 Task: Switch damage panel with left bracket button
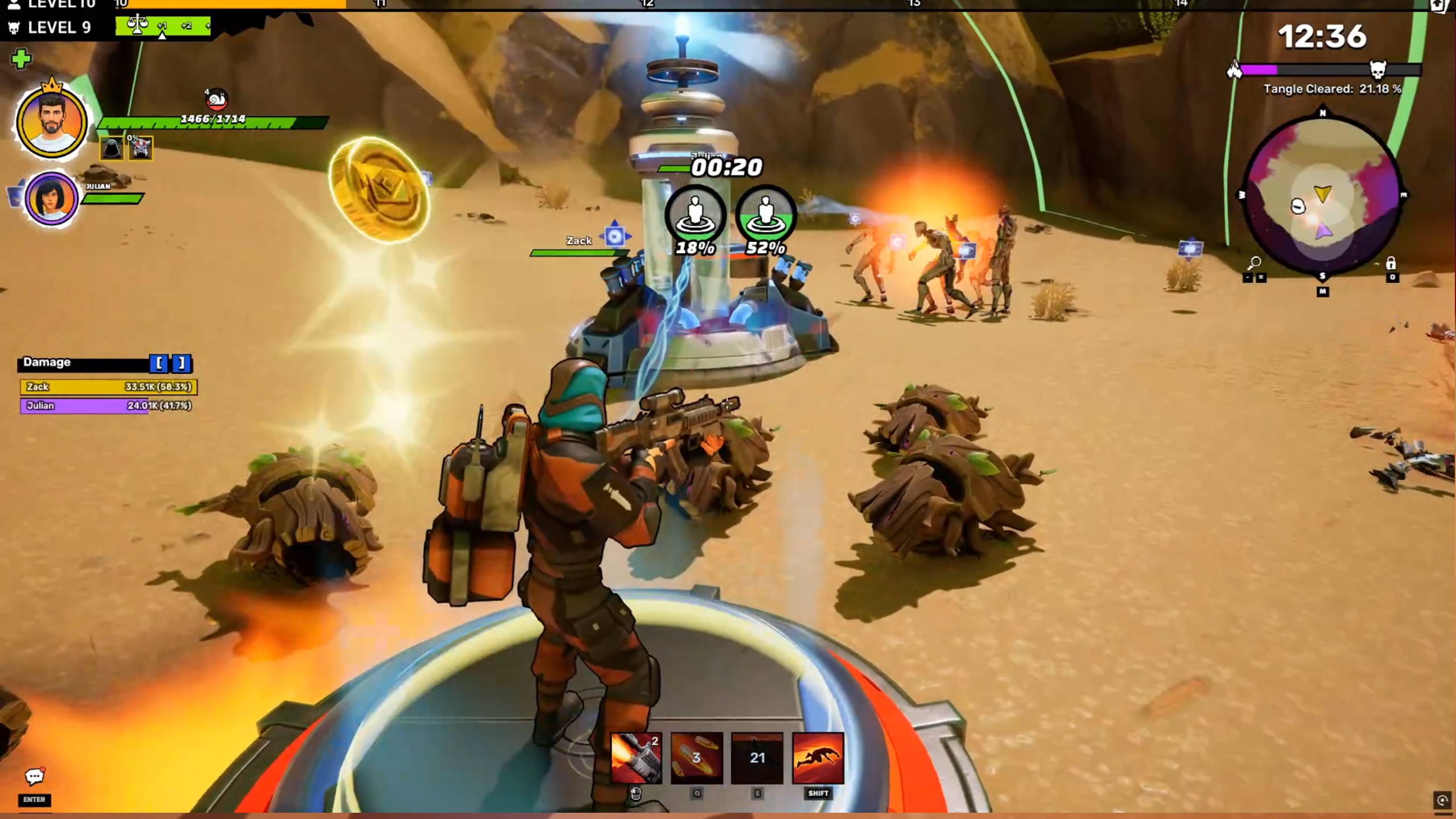tap(159, 363)
